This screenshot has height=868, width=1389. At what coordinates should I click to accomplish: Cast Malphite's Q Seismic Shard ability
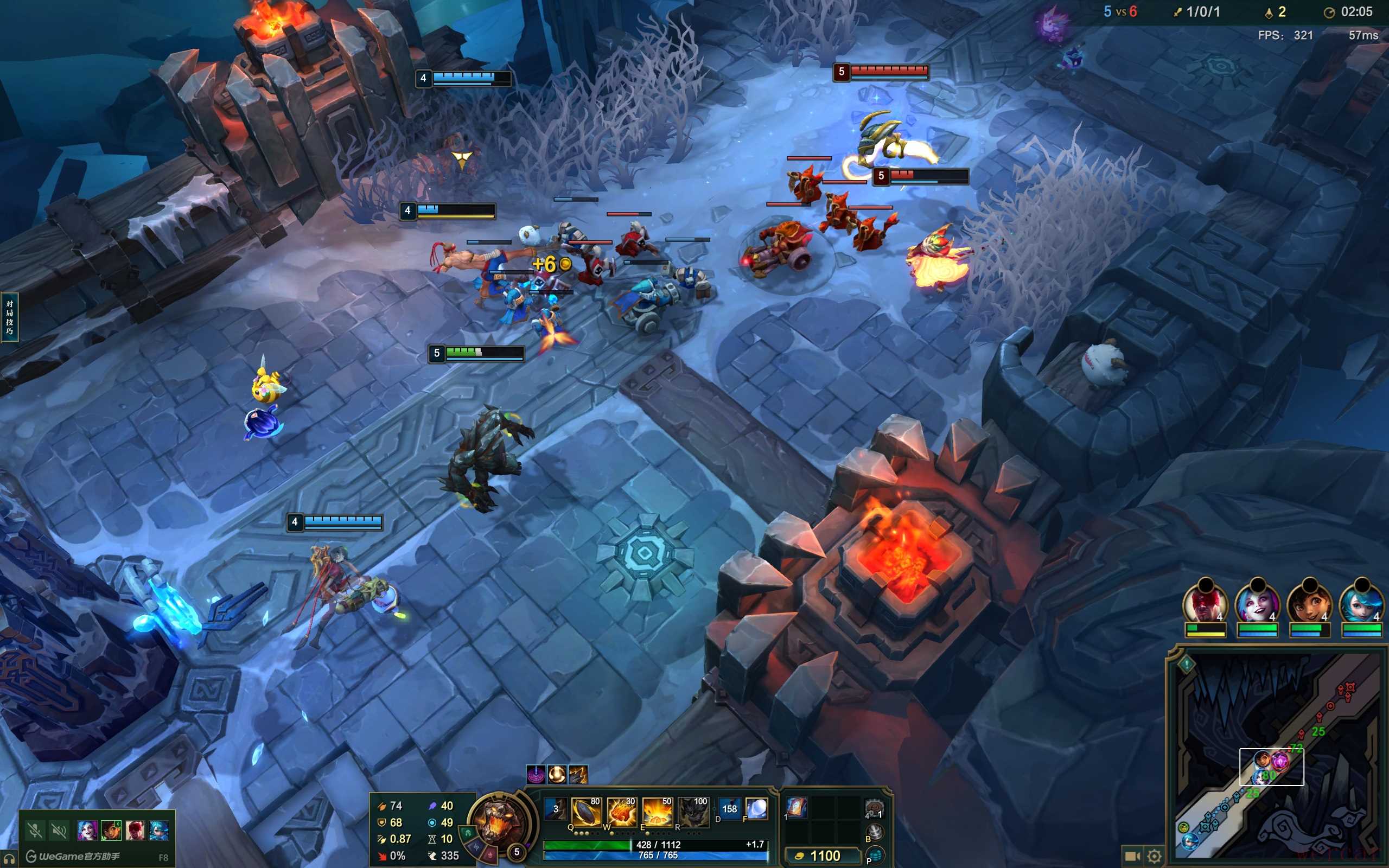tap(585, 812)
